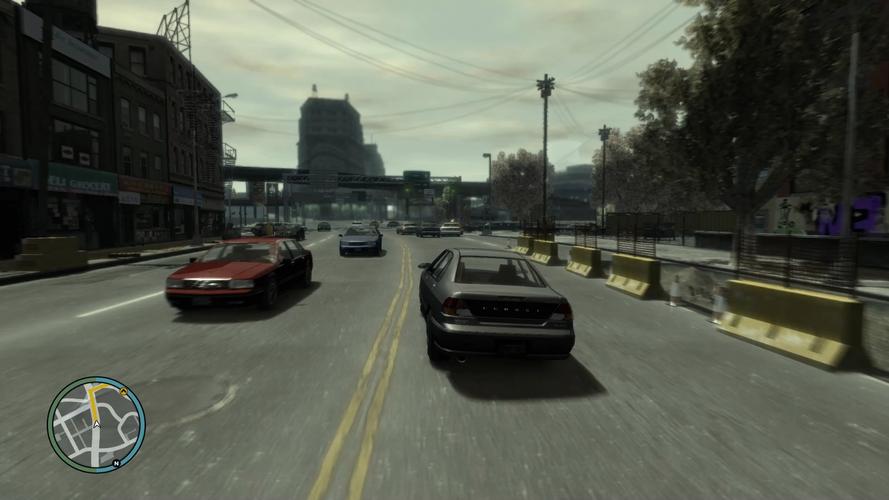The width and height of the screenshot is (889, 500).
Task: Click the circular radar minimap
Action: [96, 424]
